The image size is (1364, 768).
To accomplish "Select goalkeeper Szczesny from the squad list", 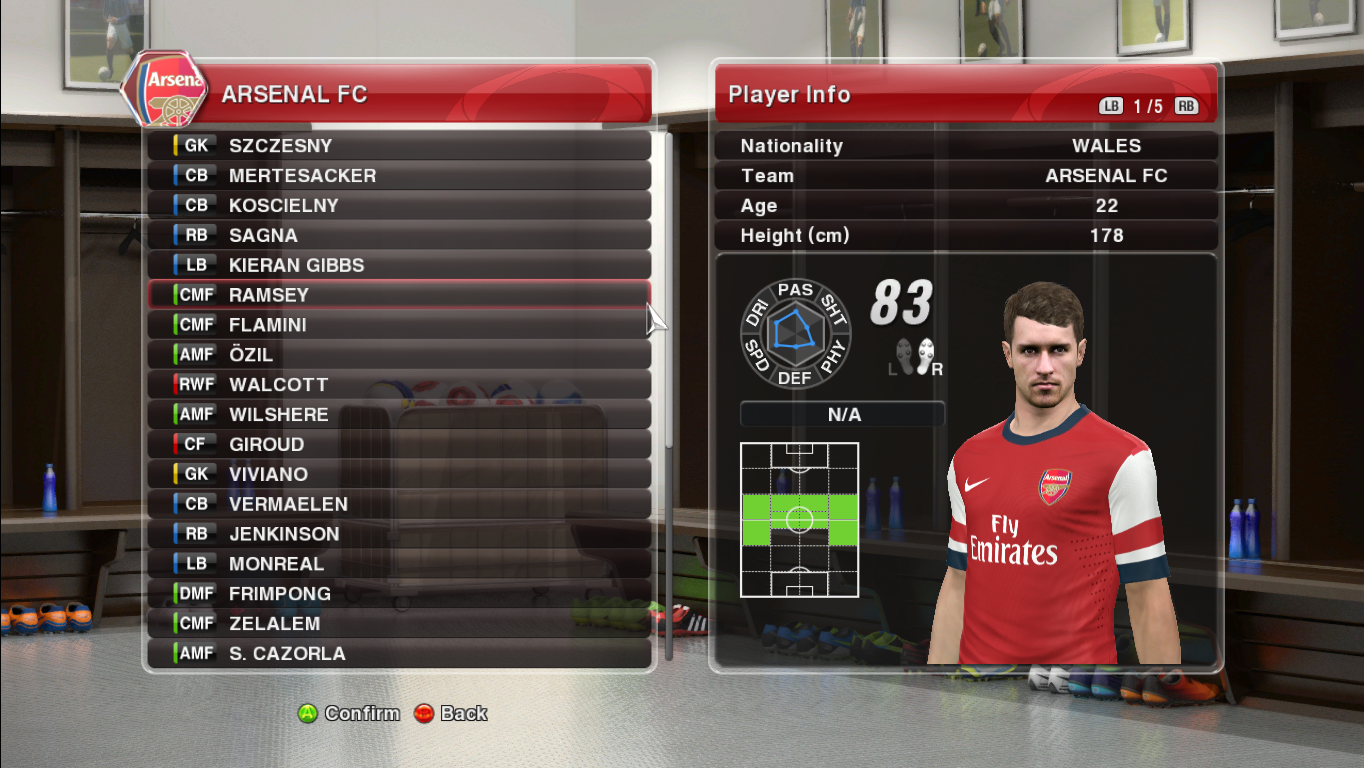I will tap(400, 146).
